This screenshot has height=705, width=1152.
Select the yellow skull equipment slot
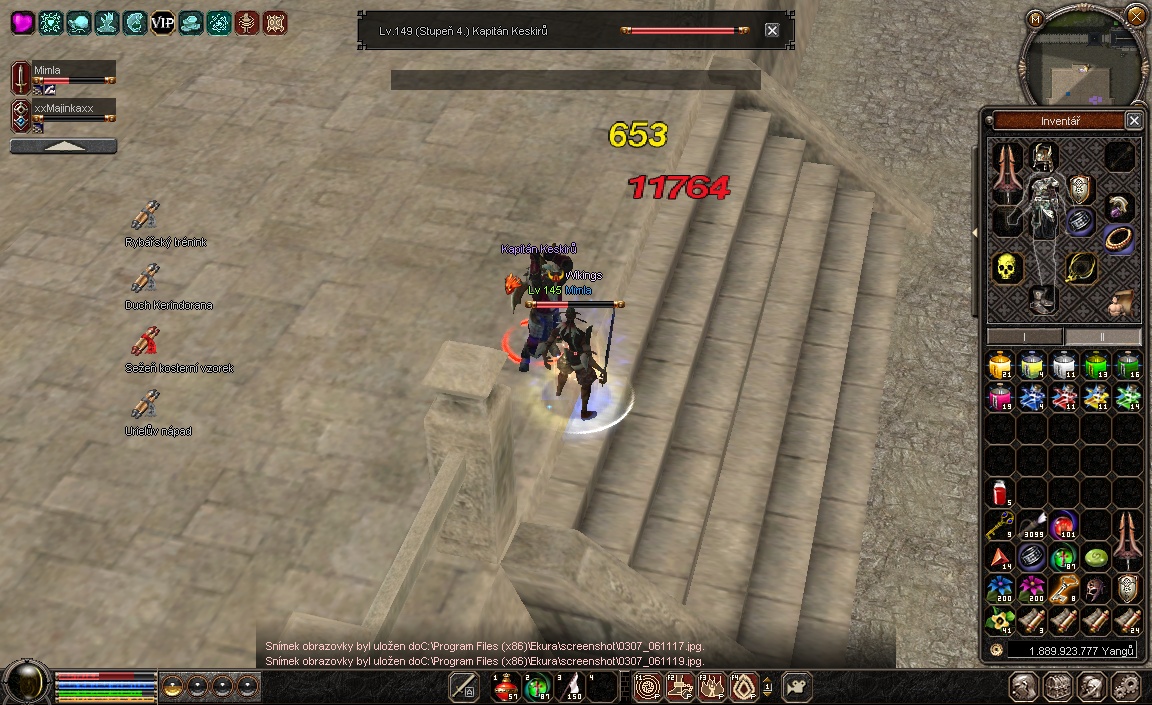click(1006, 267)
